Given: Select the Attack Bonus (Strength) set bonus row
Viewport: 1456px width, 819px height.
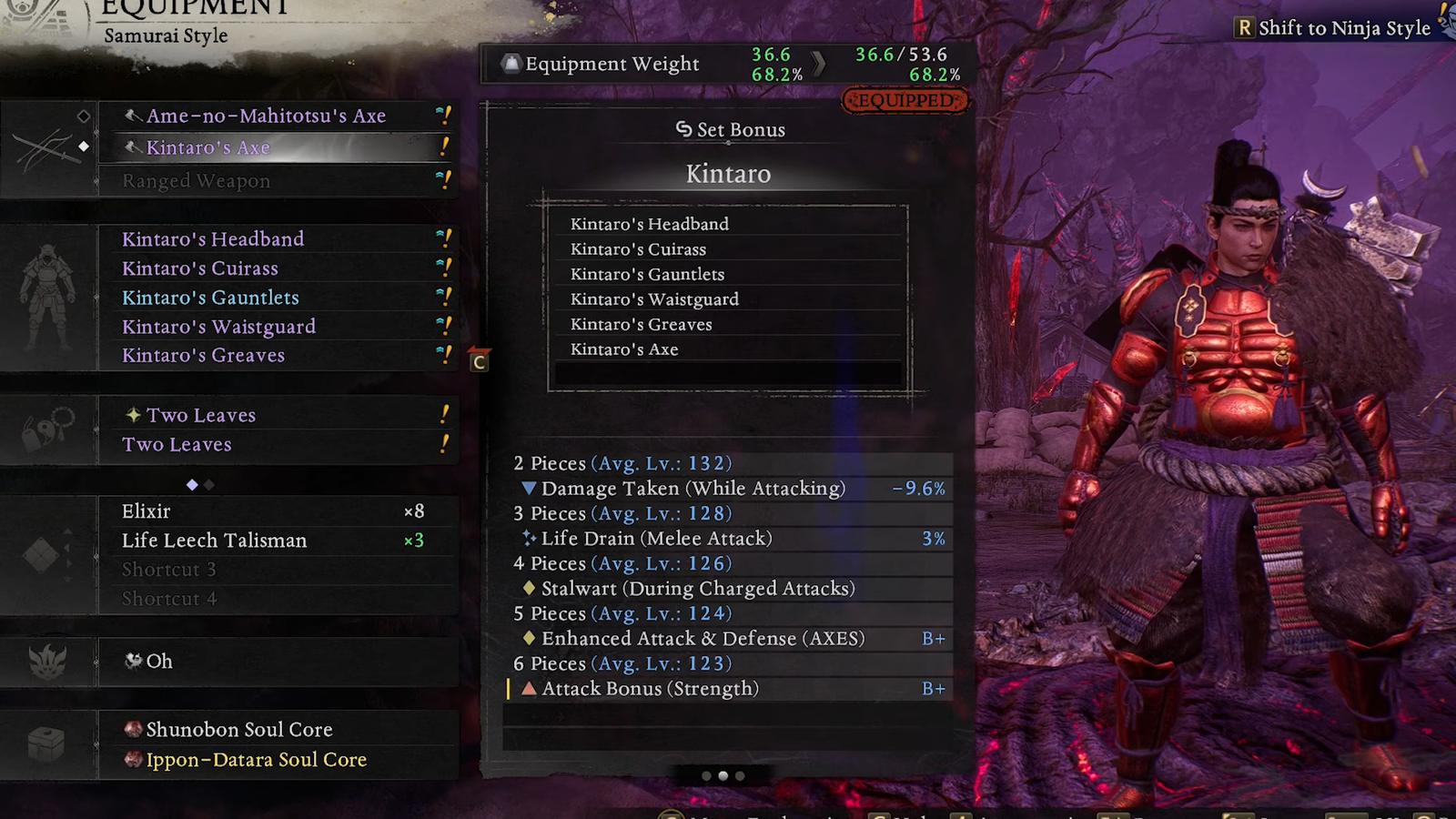Looking at the screenshot, I should [x=728, y=689].
